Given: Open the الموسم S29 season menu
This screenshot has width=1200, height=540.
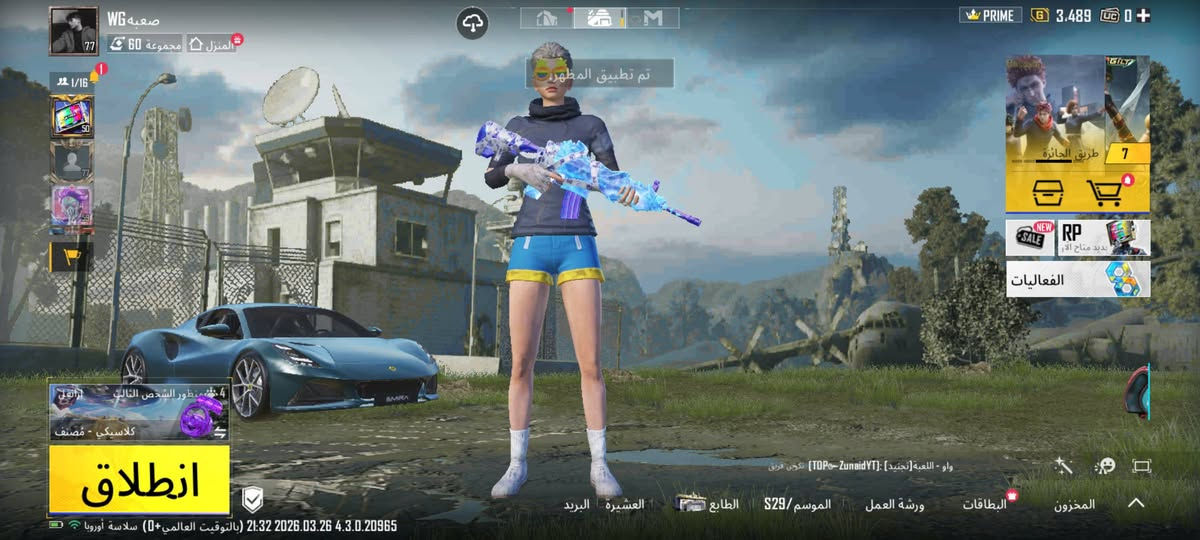Looking at the screenshot, I should (x=797, y=505).
